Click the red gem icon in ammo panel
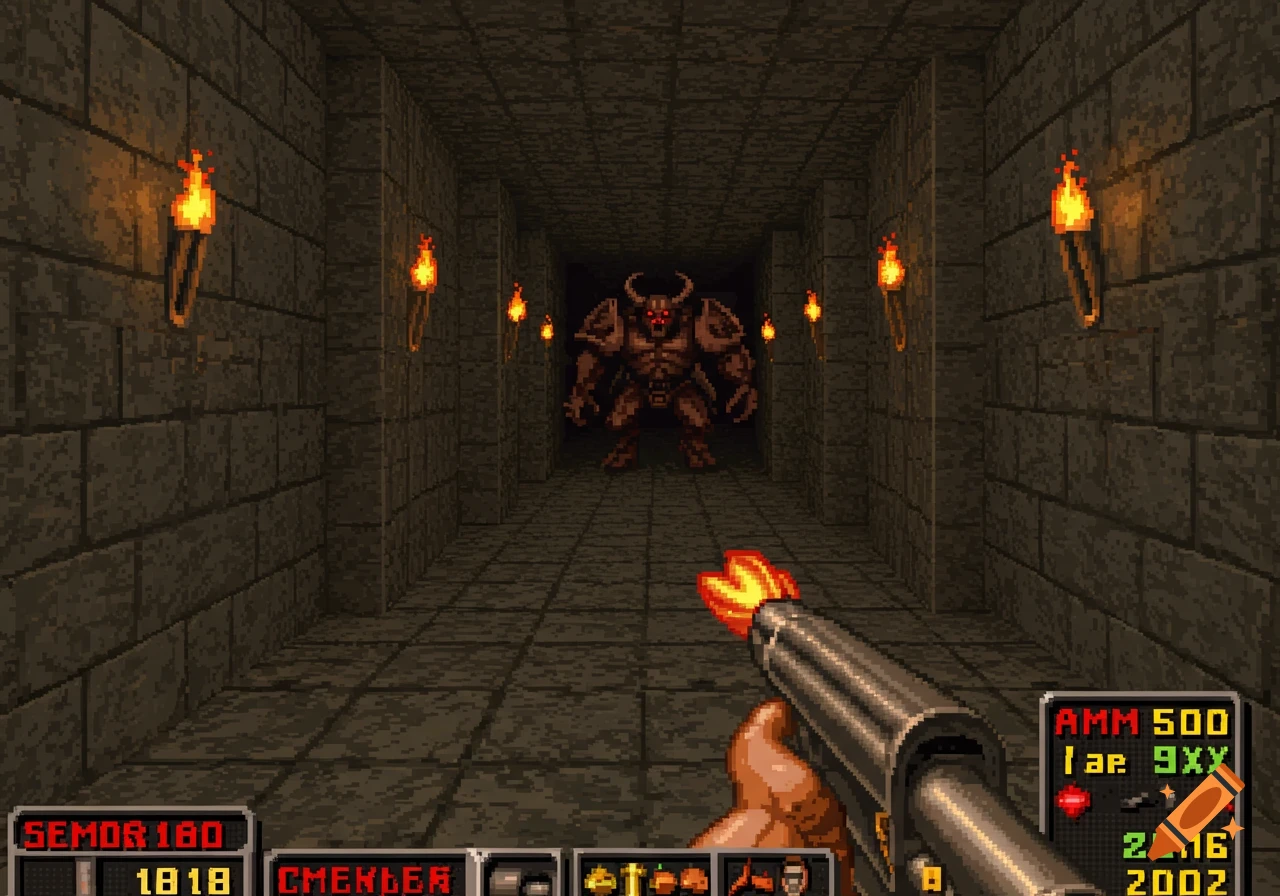Screen dimensions: 1280x896 coord(1073,800)
